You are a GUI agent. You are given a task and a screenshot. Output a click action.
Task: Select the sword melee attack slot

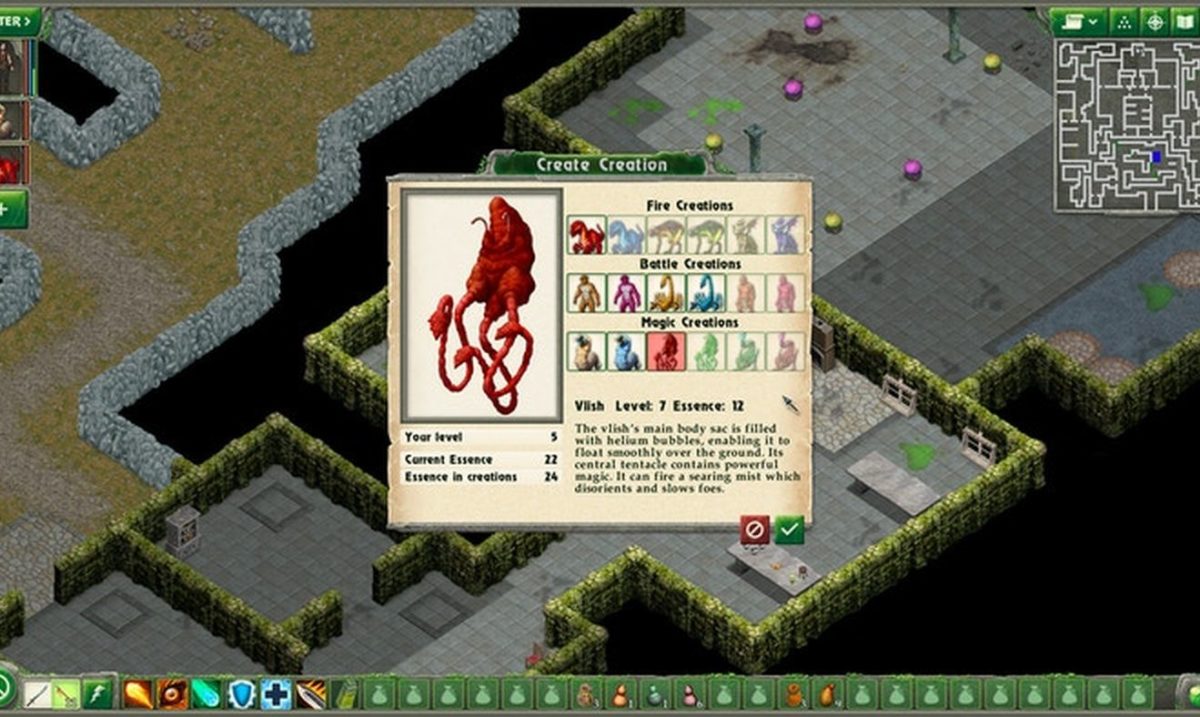35,693
